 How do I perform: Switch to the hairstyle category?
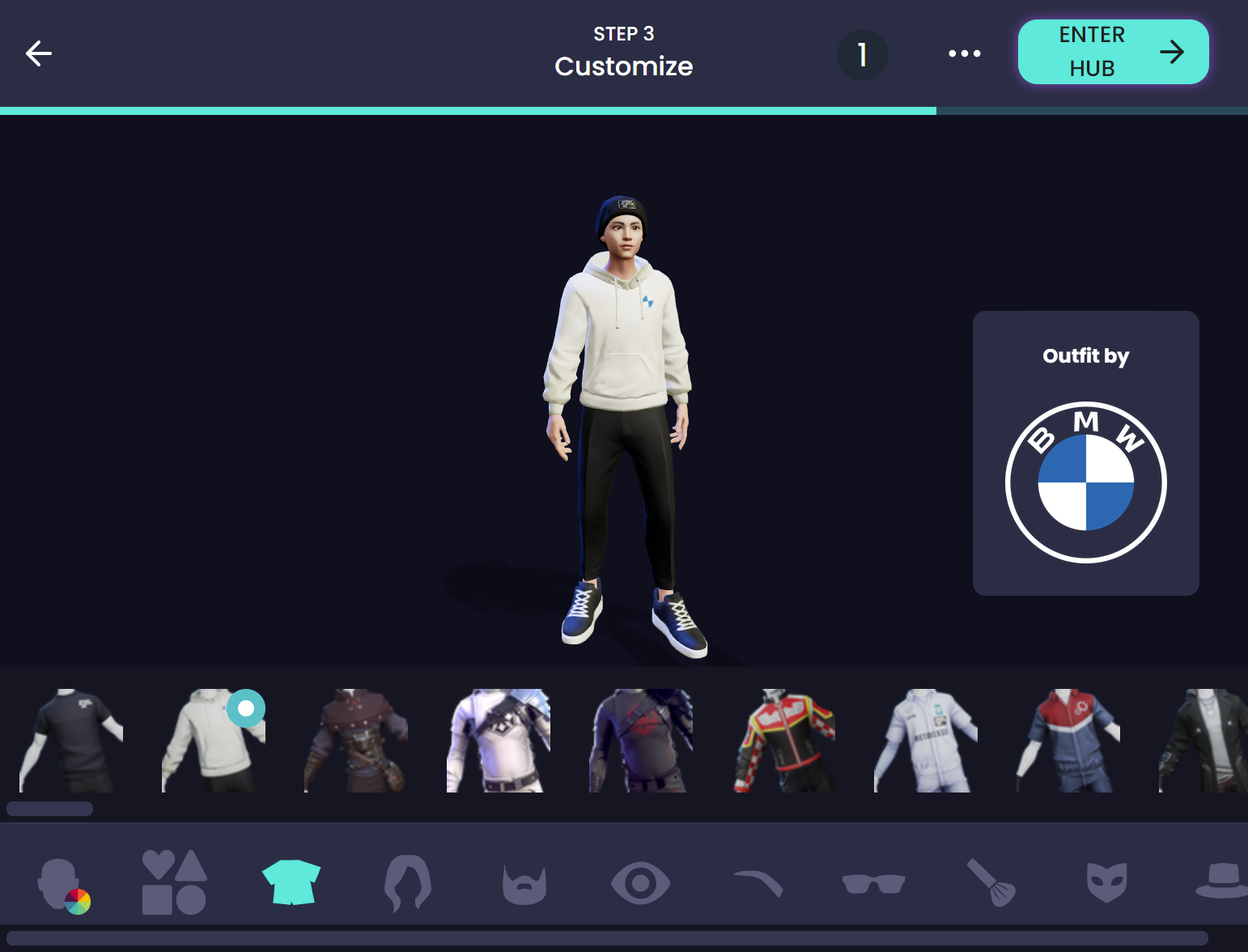(408, 882)
